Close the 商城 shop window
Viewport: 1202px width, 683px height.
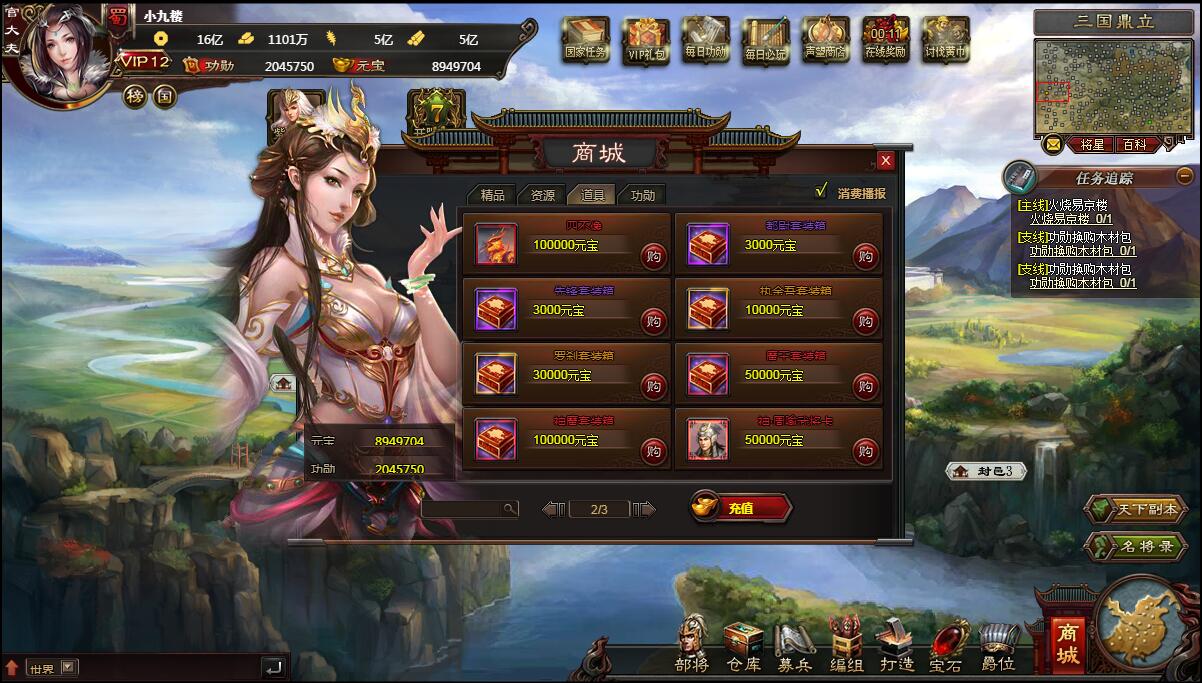pos(886,161)
